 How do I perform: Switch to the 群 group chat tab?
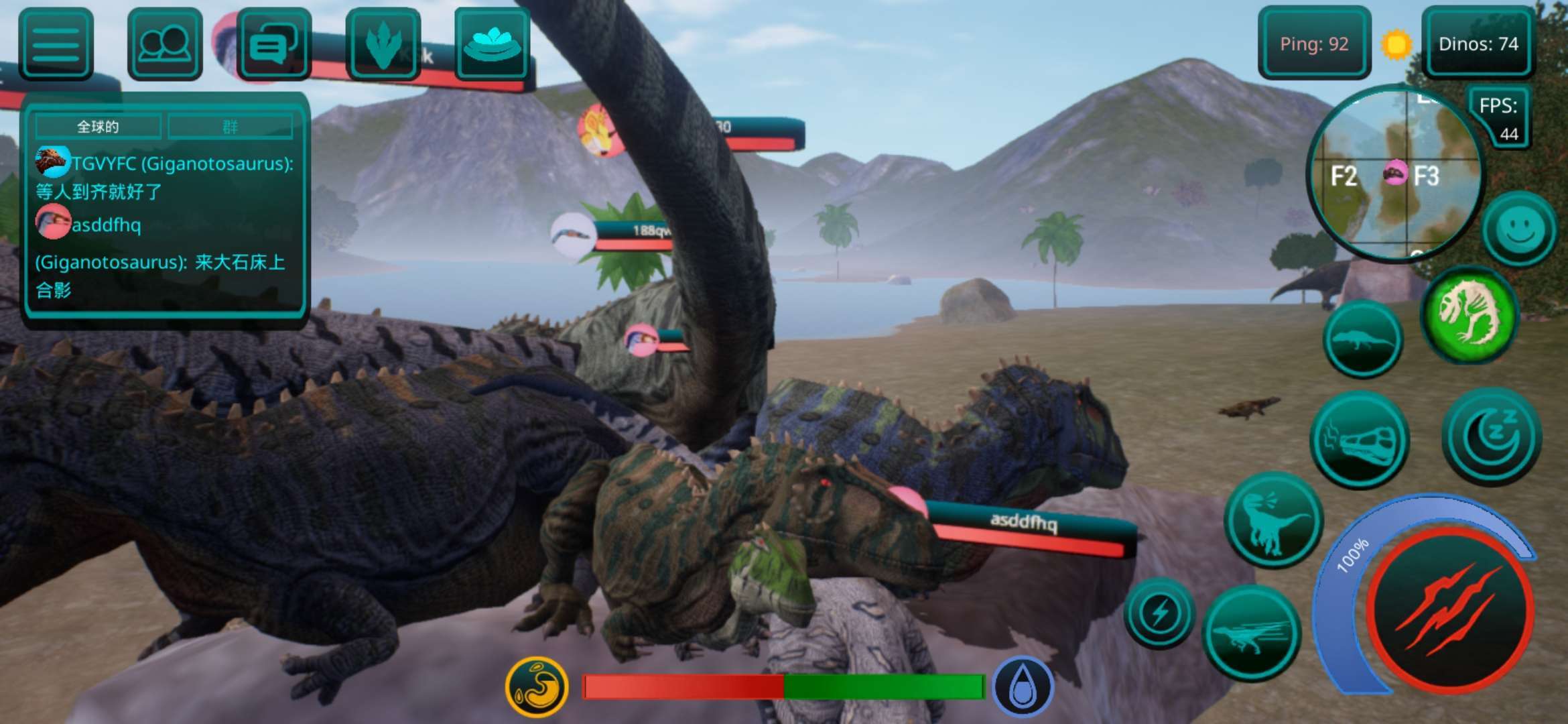(230, 127)
